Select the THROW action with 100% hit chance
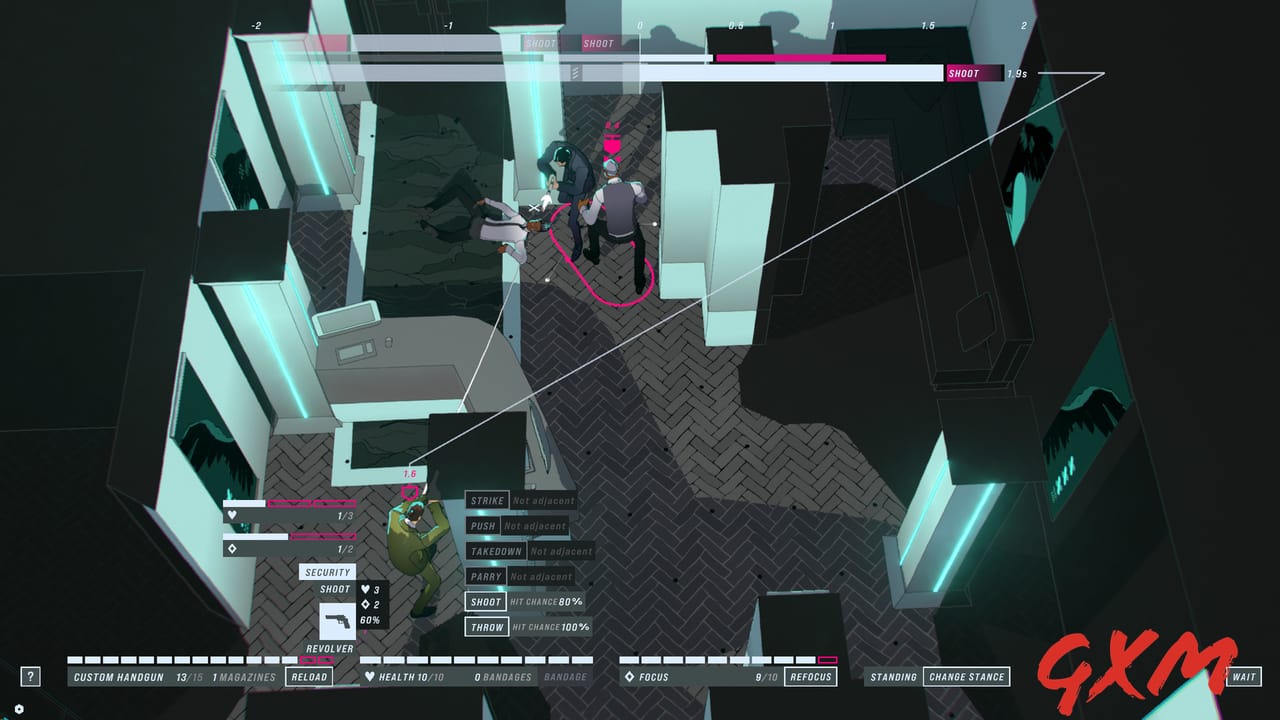Screen dimensions: 1280x720 pyautogui.click(x=486, y=627)
